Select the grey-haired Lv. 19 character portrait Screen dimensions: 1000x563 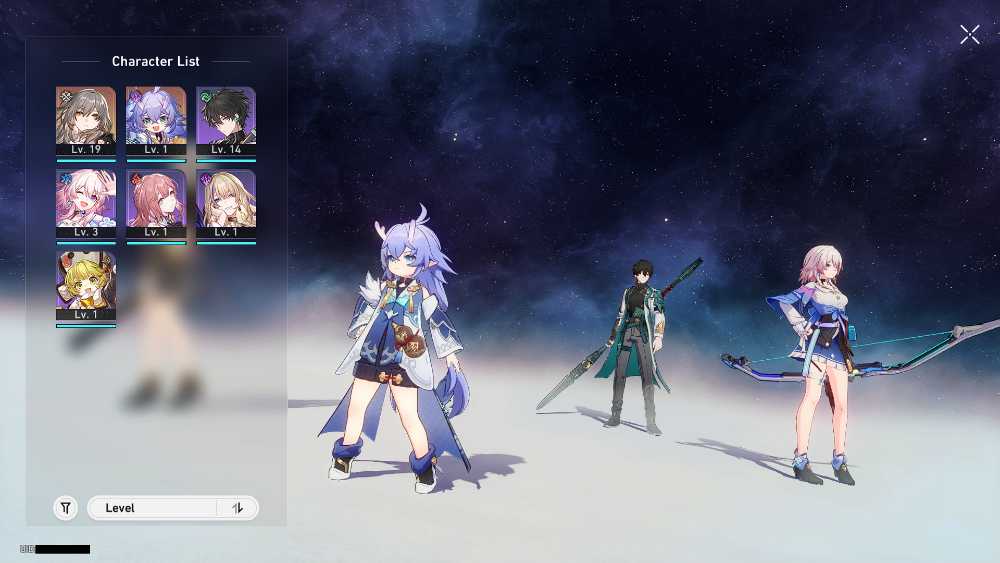pos(86,120)
